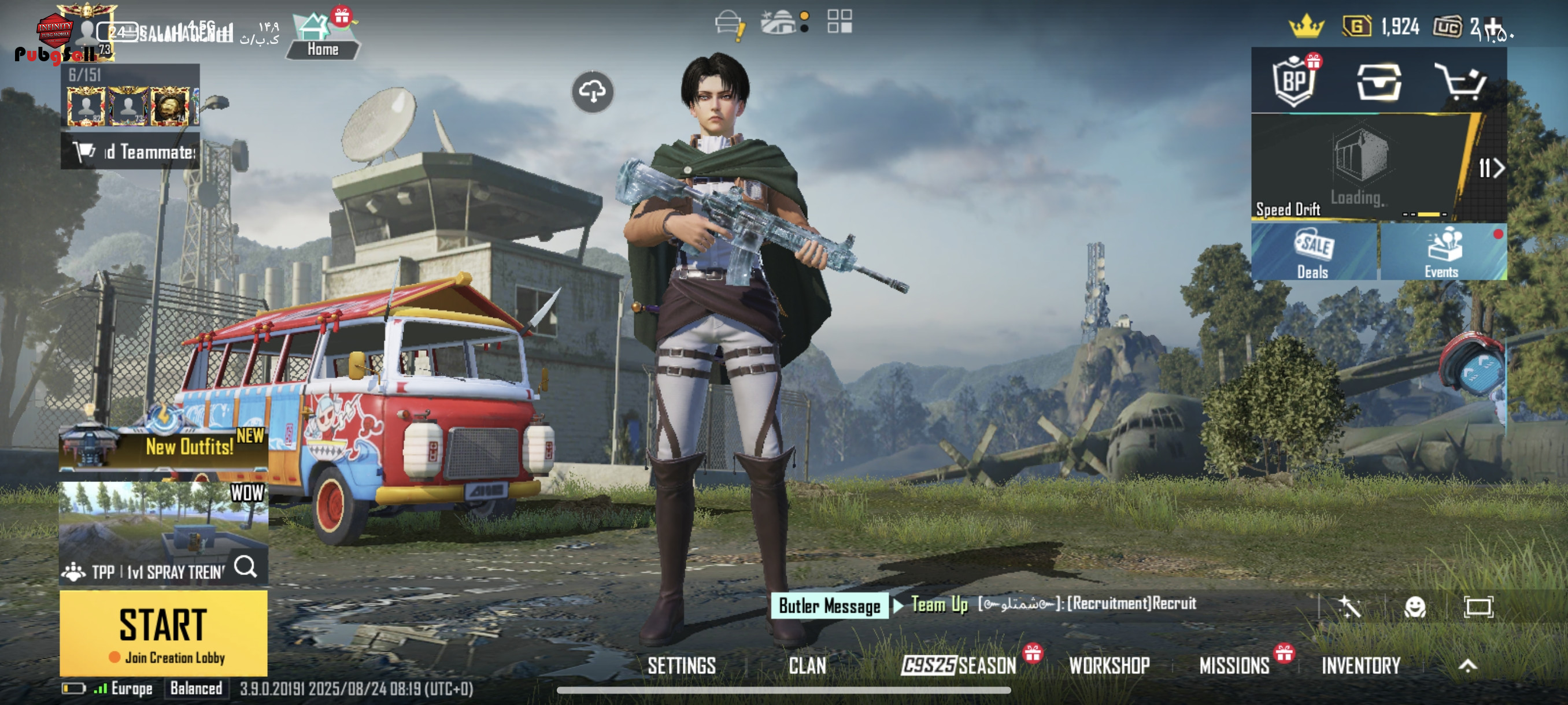This screenshot has width=1568, height=705.
Task: Open the Inventory
Action: point(1360,666)
